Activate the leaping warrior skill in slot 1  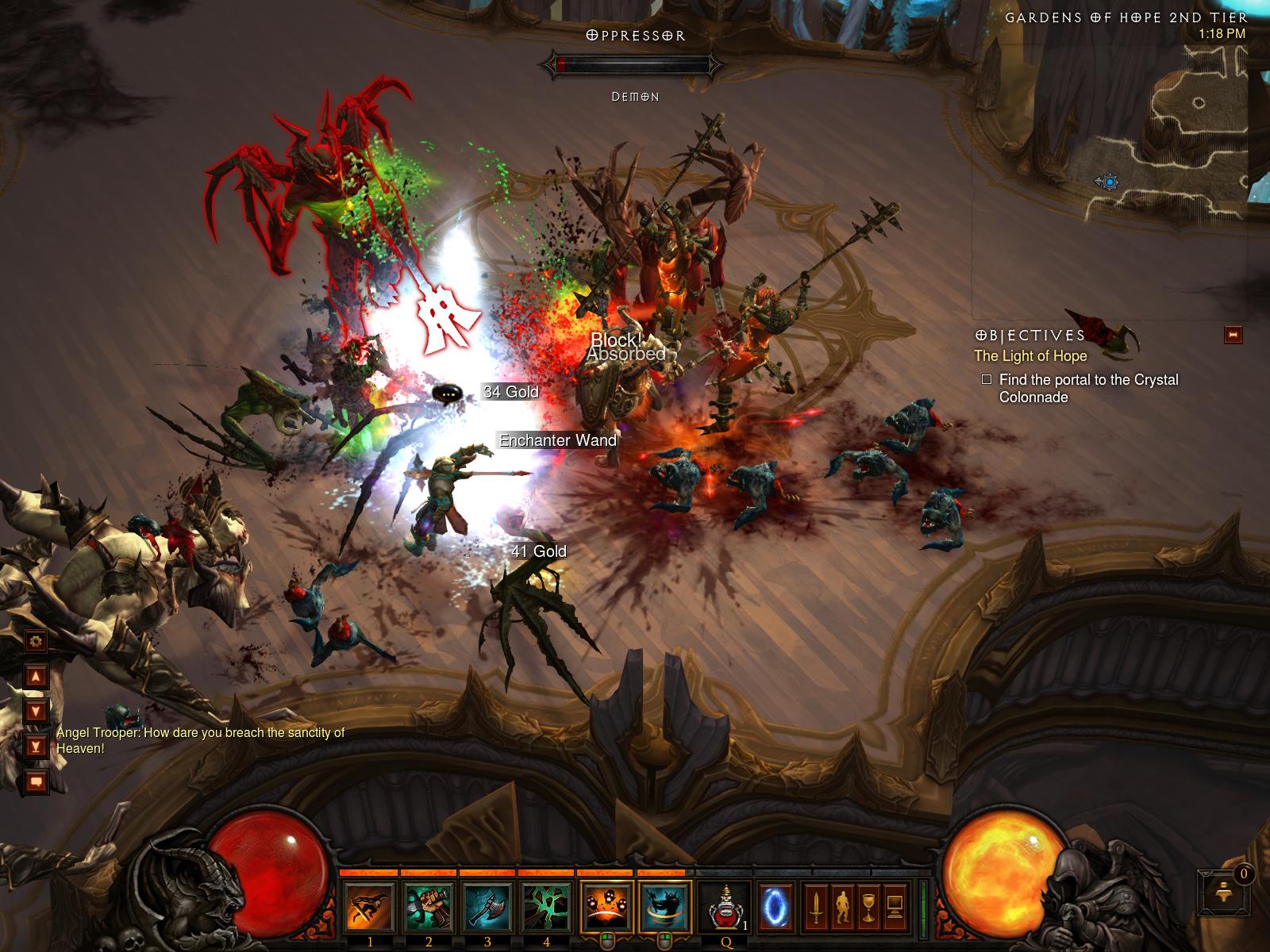coord(370,906)
